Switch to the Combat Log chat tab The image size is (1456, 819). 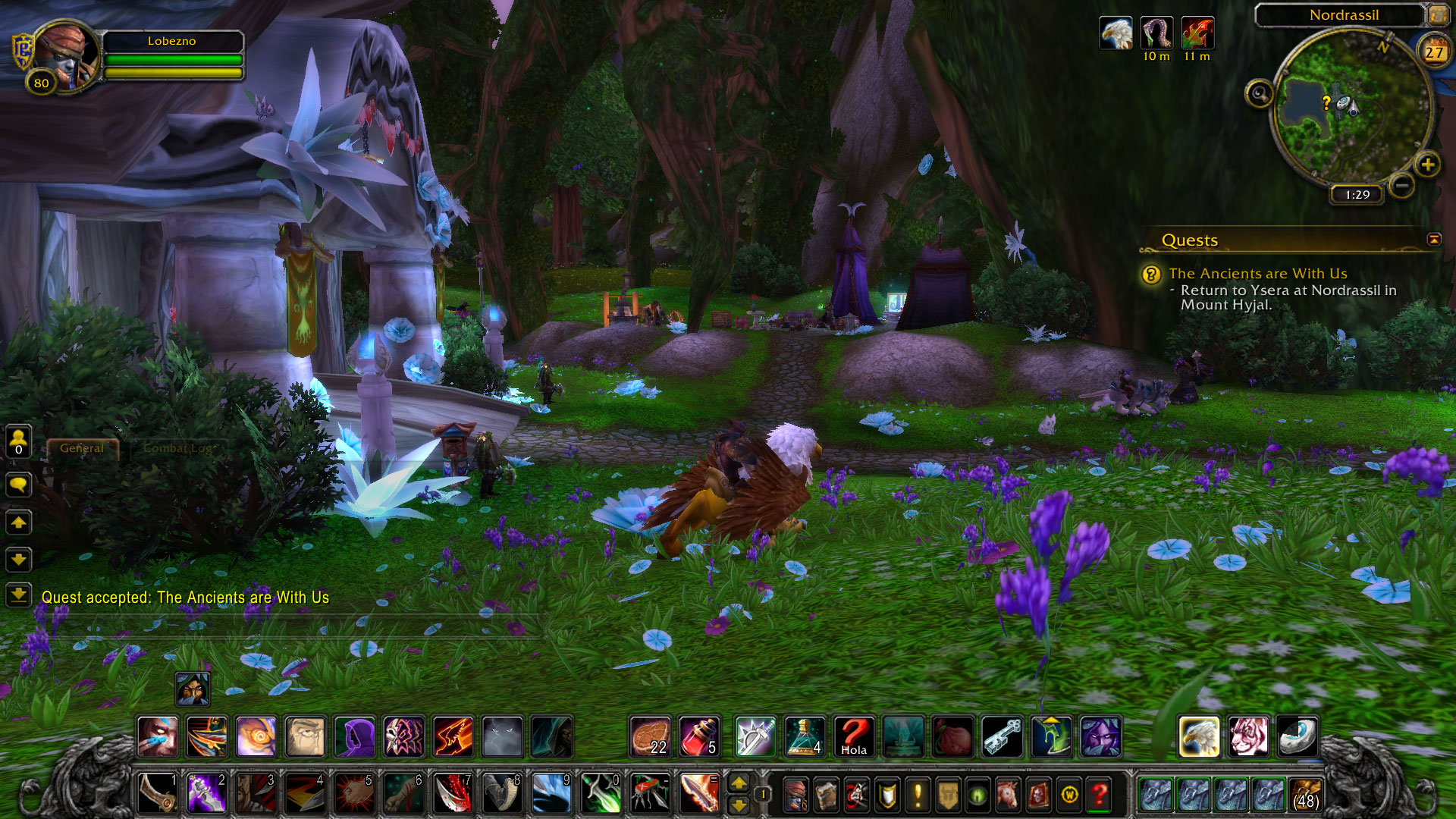pos(177,448)
